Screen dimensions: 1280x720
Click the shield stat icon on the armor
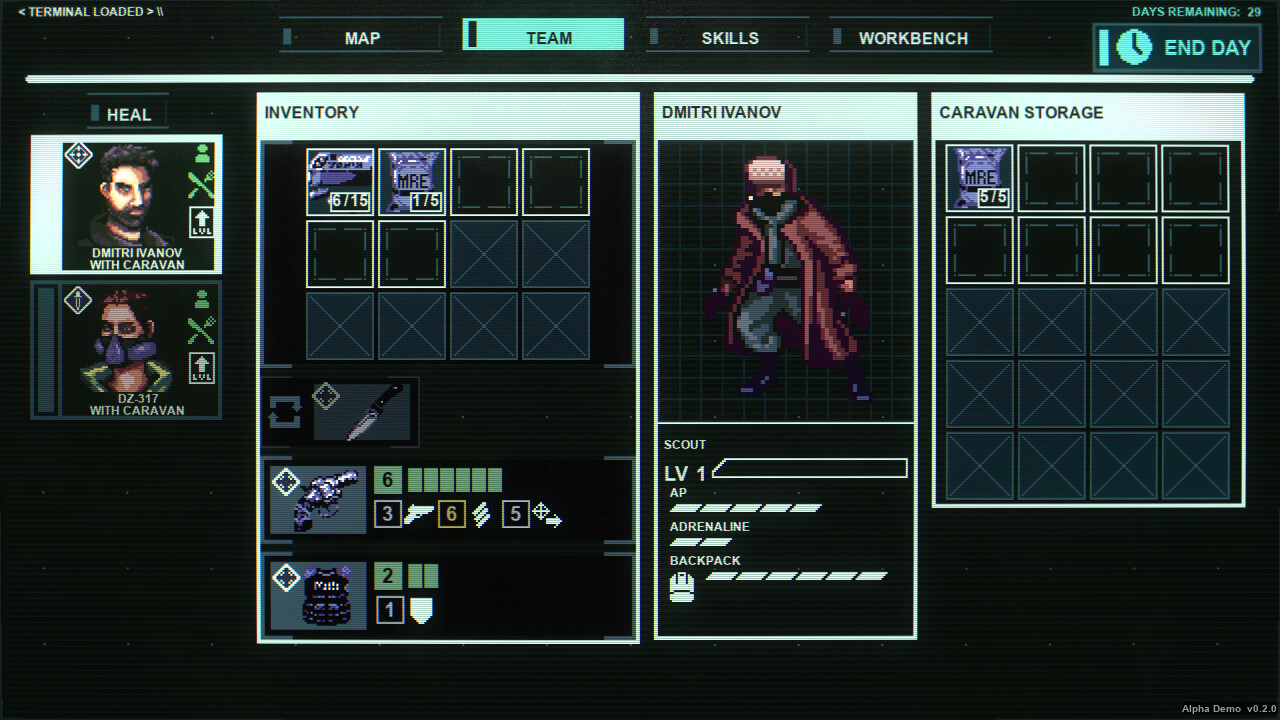click(x=421, y=610)
